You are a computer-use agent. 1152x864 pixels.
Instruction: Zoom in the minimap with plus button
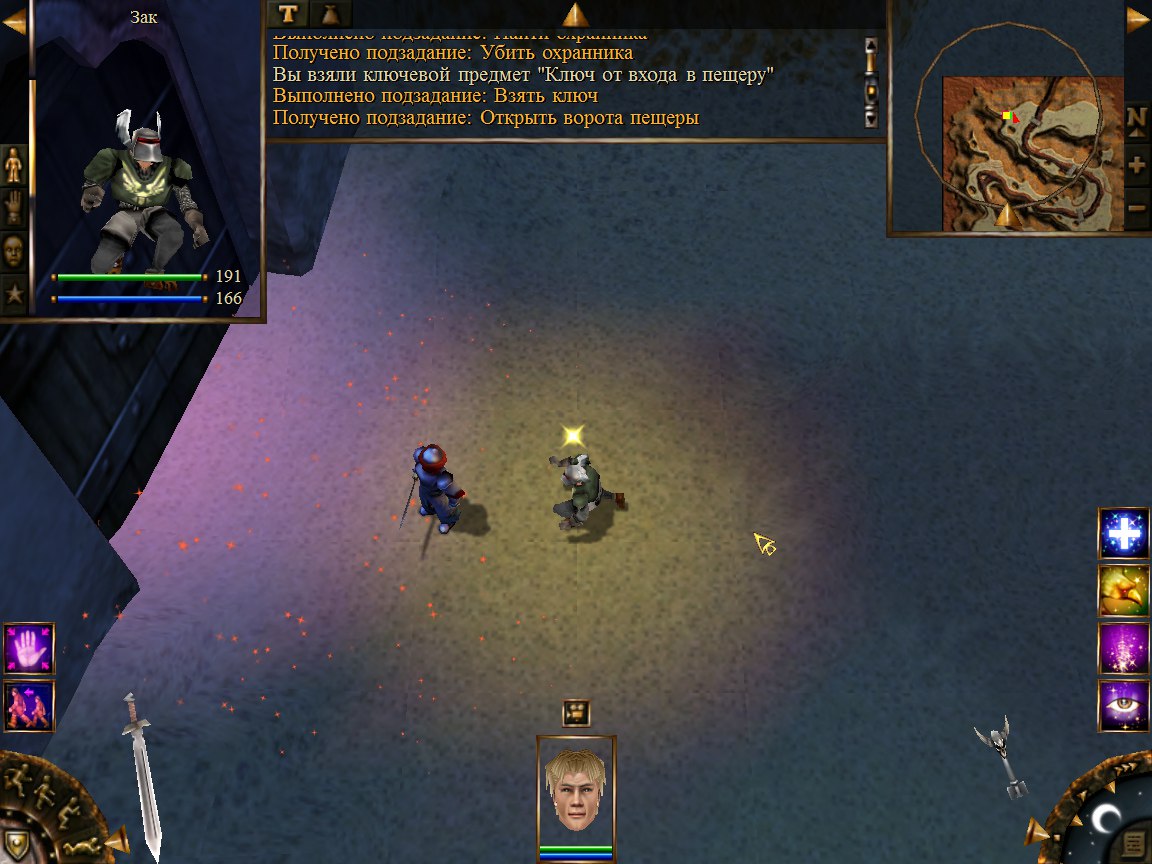1137,164
